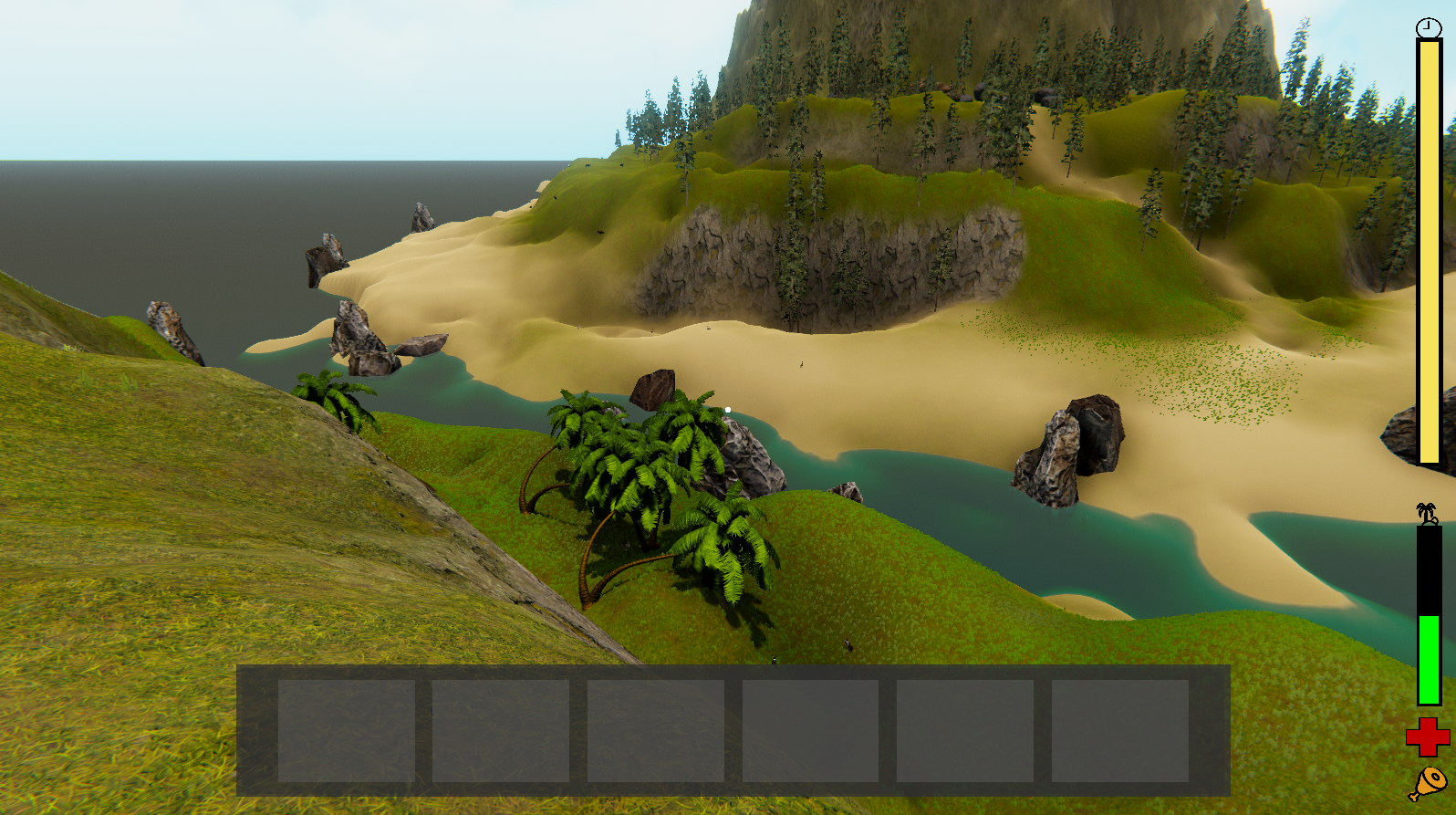Click the palm tree icon

(x=1427, y=513)
